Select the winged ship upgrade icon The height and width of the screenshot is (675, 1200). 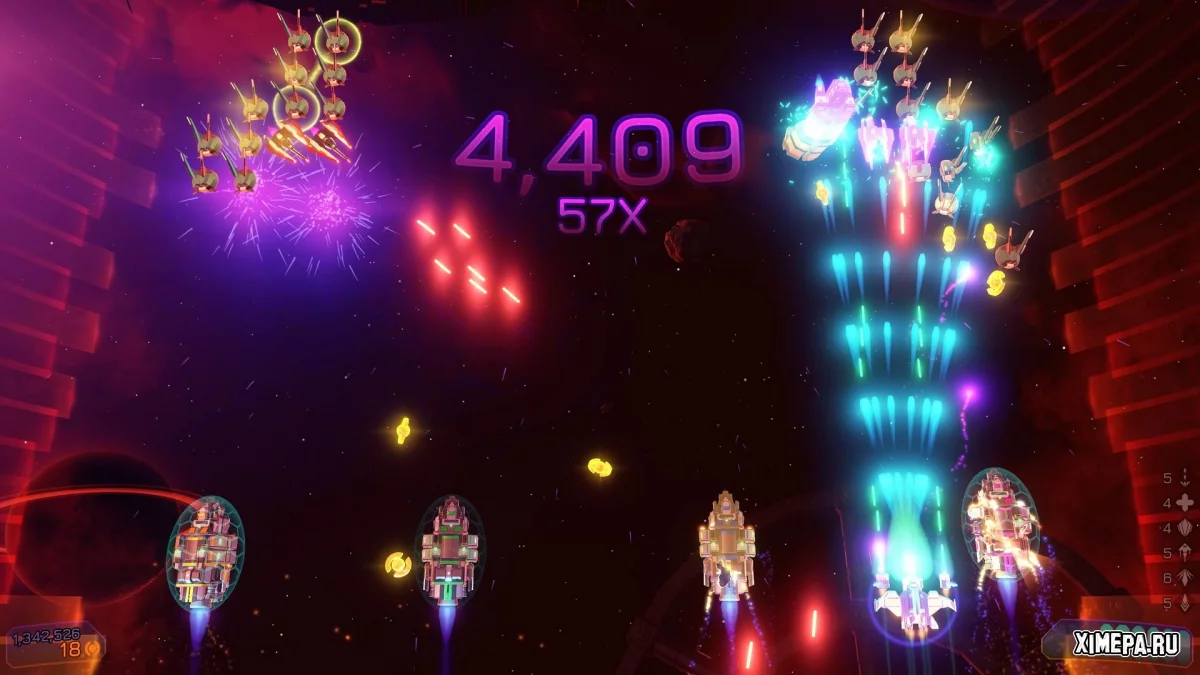click(1186, 553)
